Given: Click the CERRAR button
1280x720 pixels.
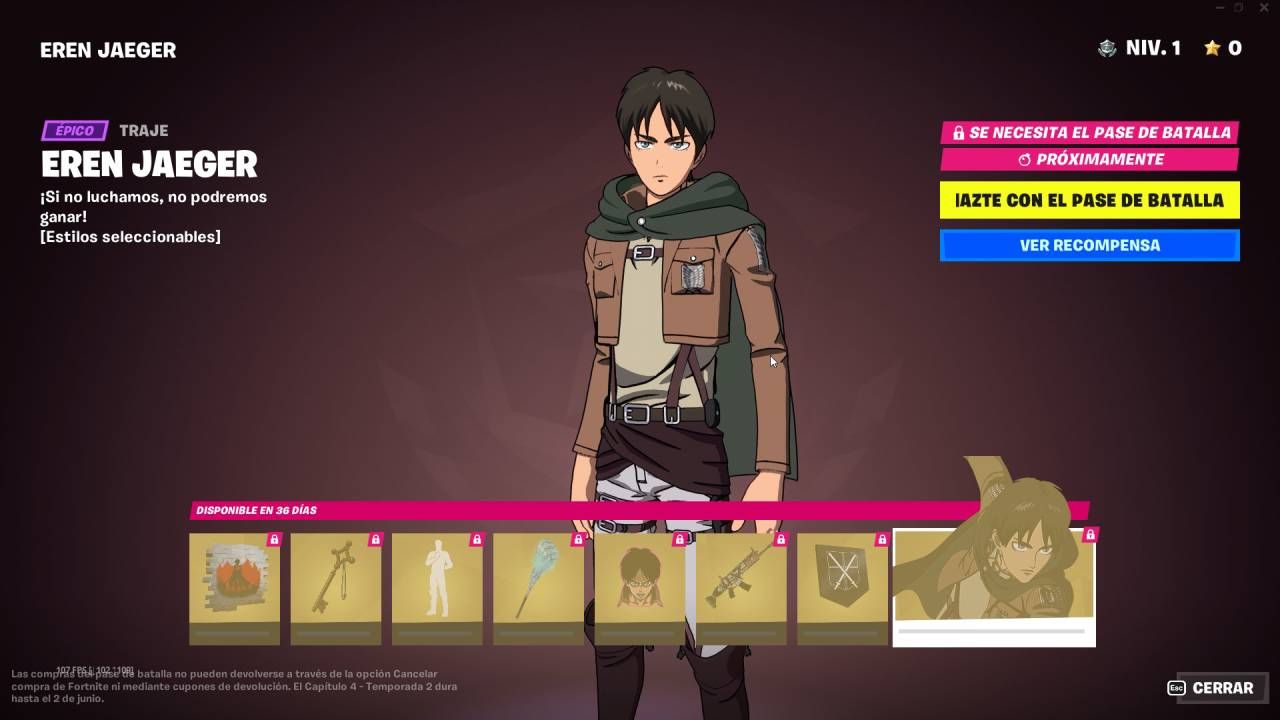Looking at the screenshot, I should (1224, 687).
